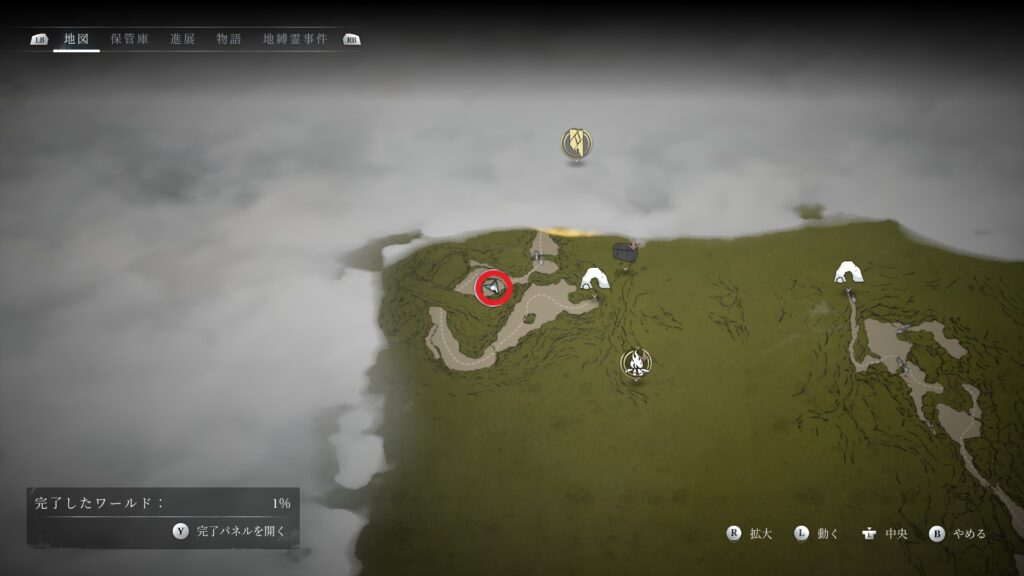Open the 進展 tab
This screenshot has width=1024, height=576.
183,39
